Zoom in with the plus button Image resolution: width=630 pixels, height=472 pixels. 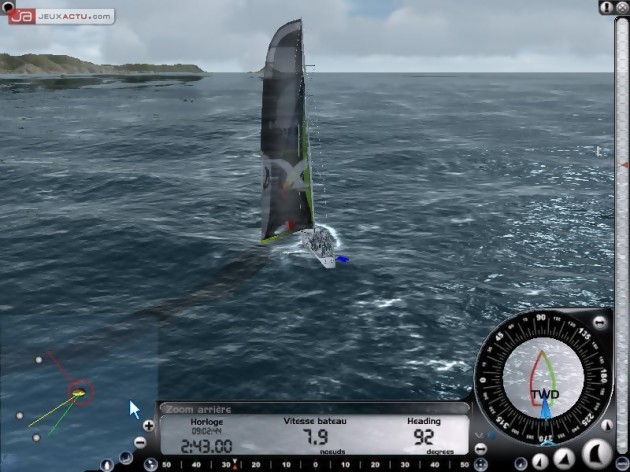click(x=148, y=426)
